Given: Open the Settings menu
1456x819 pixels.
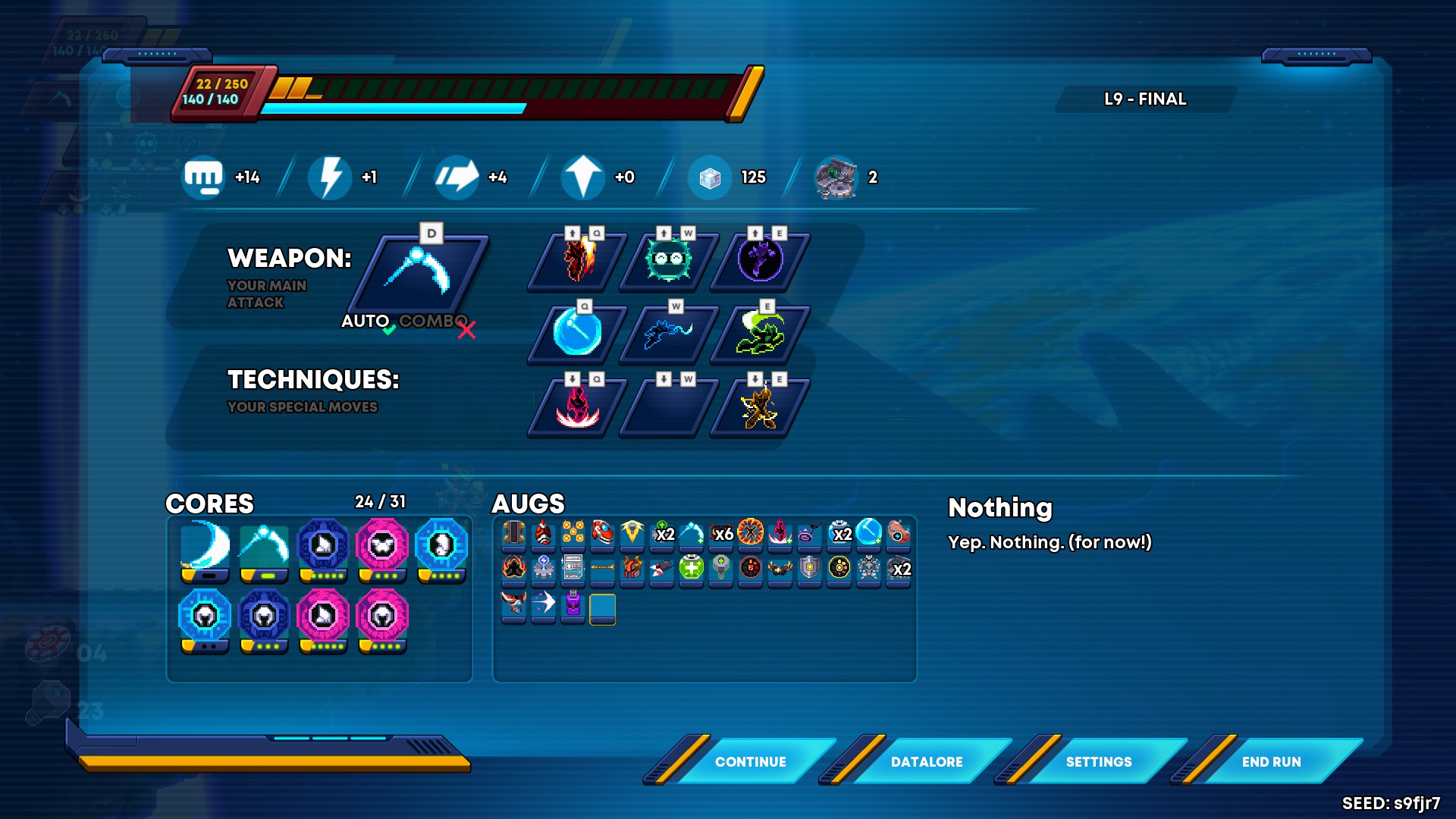Looking at the screenshot, I should (x=1098, y=761).
